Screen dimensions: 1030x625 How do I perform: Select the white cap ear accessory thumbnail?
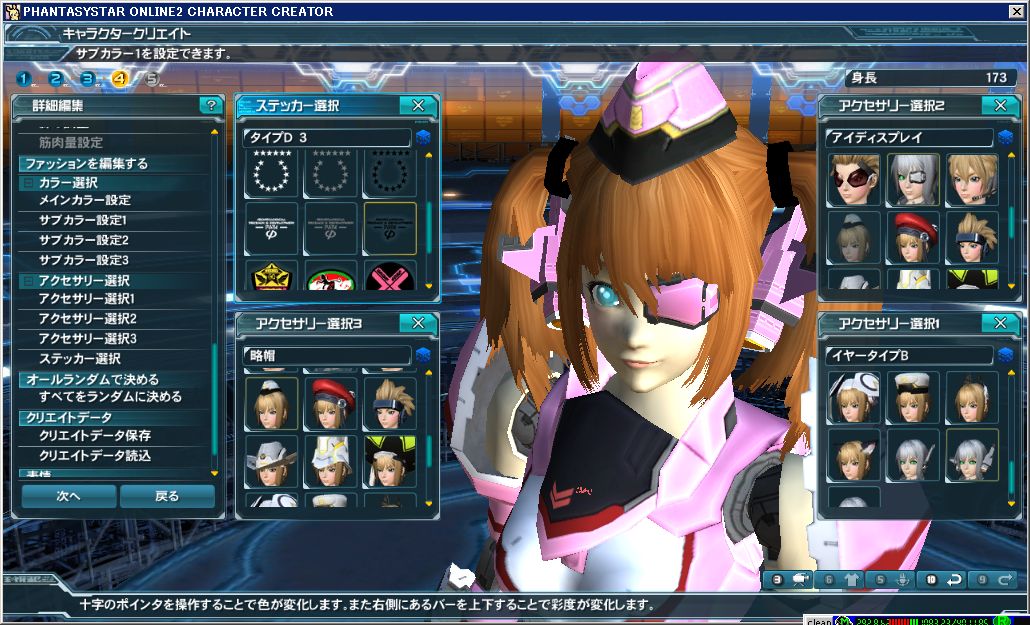pos(912,397)
